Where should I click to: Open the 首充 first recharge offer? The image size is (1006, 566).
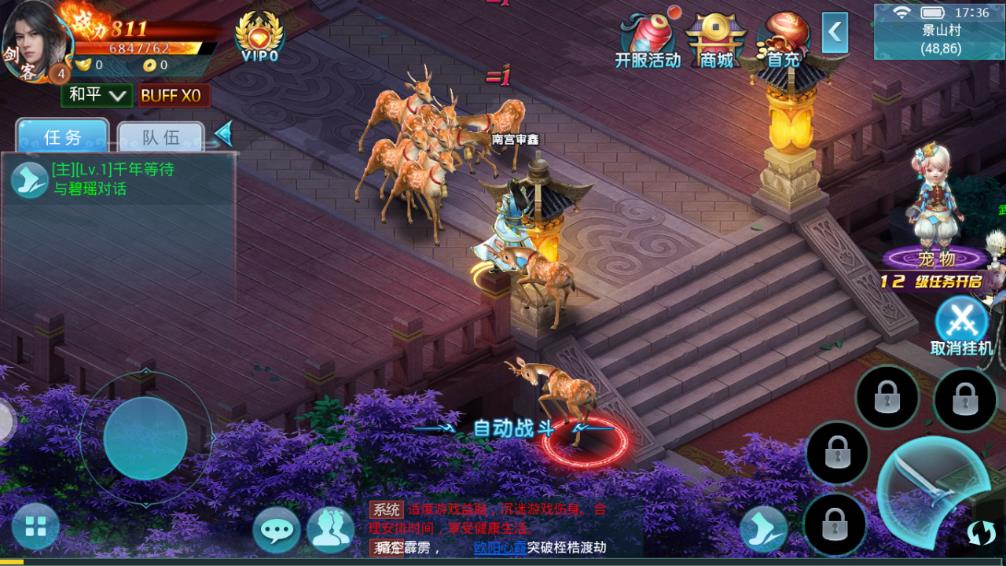tap(783, 40)
